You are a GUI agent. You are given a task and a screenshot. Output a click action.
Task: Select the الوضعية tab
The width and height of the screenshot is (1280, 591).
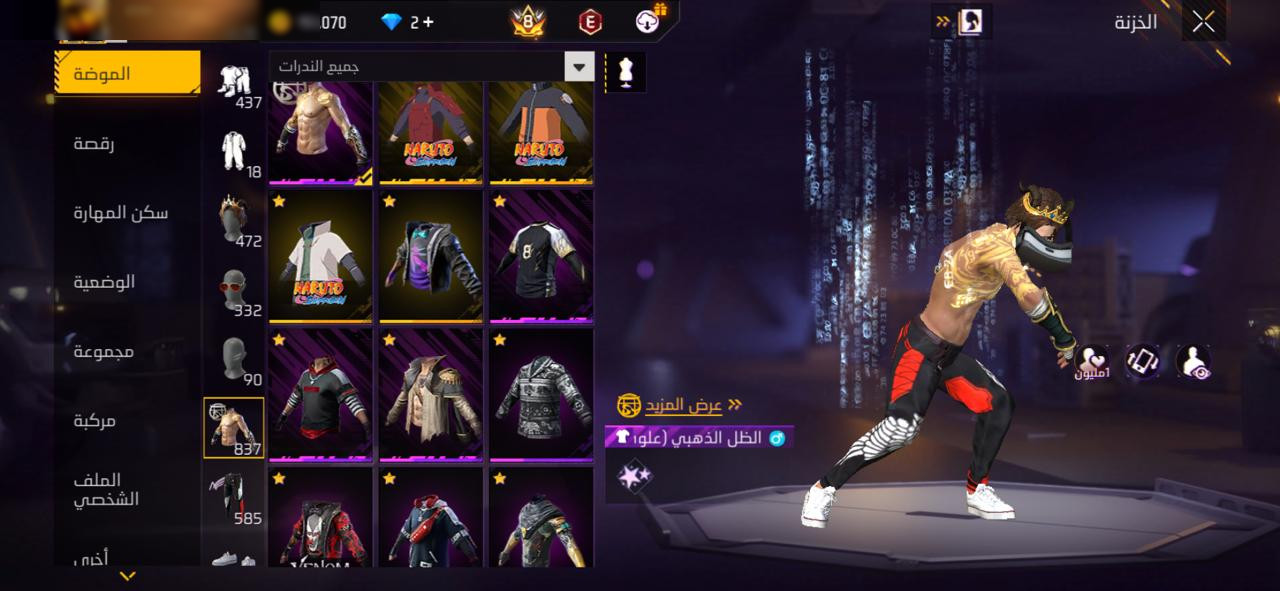tap(104, 282)
